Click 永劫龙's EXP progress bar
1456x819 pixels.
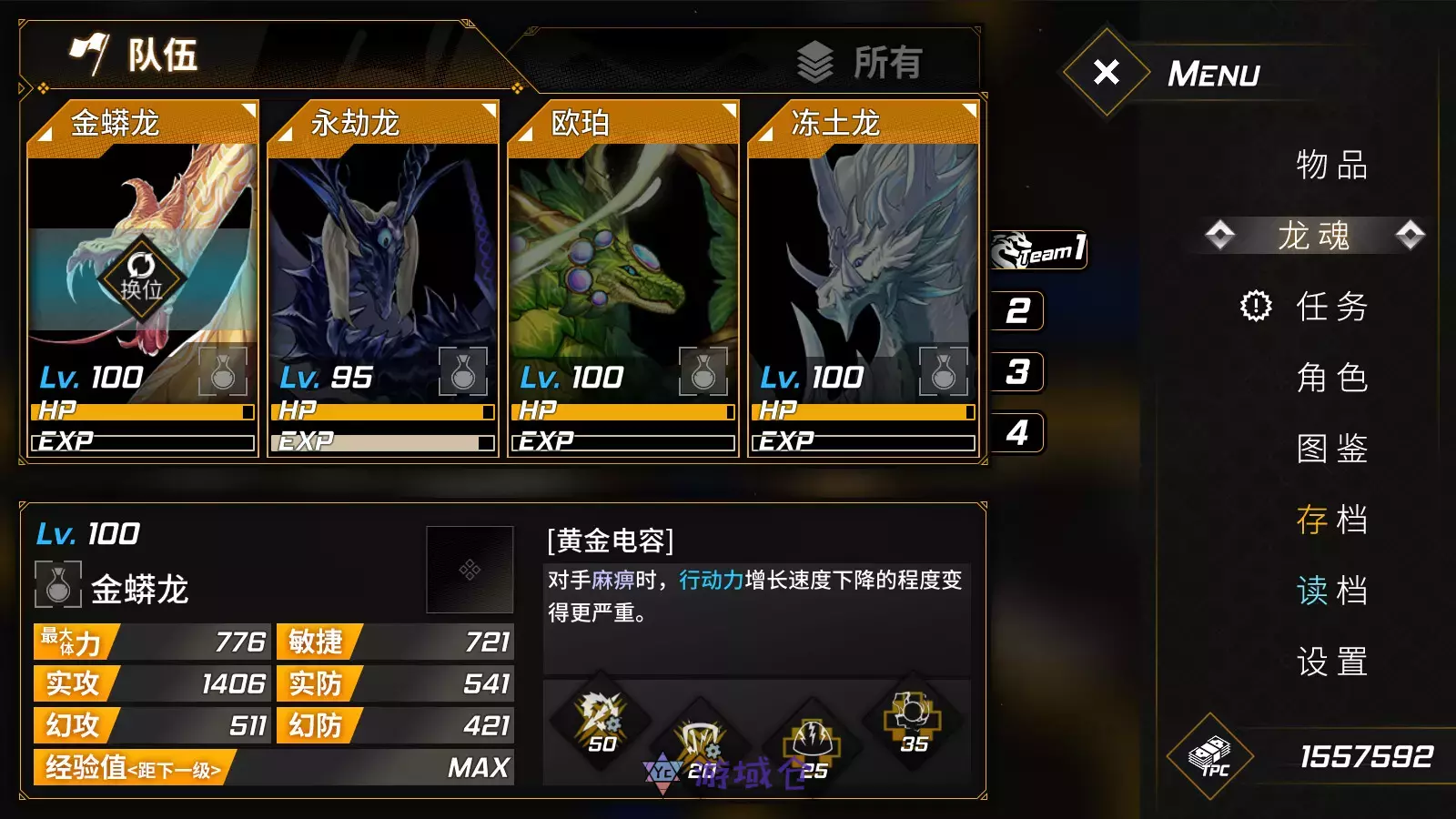pyautogui.click(x=382, y=442)
